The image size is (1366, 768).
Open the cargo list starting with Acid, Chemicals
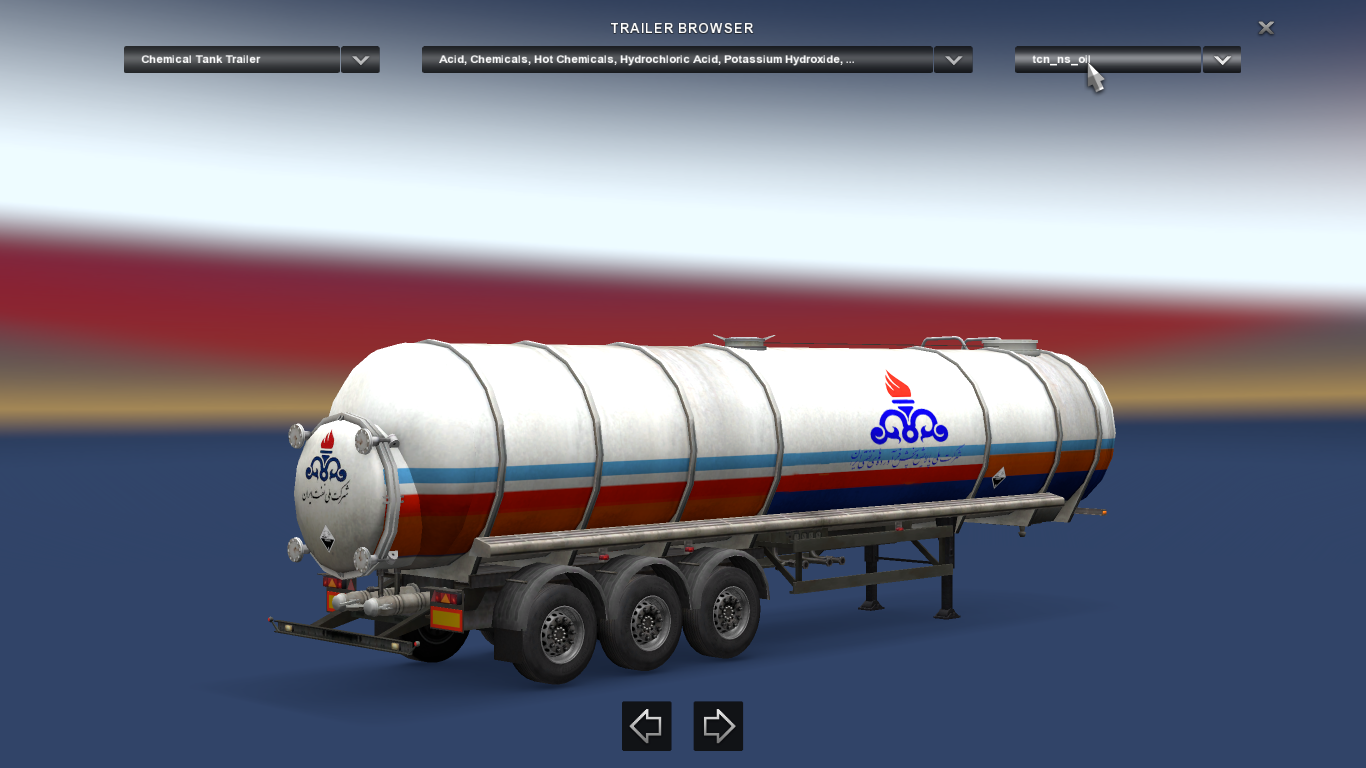(x=677, y=60)
